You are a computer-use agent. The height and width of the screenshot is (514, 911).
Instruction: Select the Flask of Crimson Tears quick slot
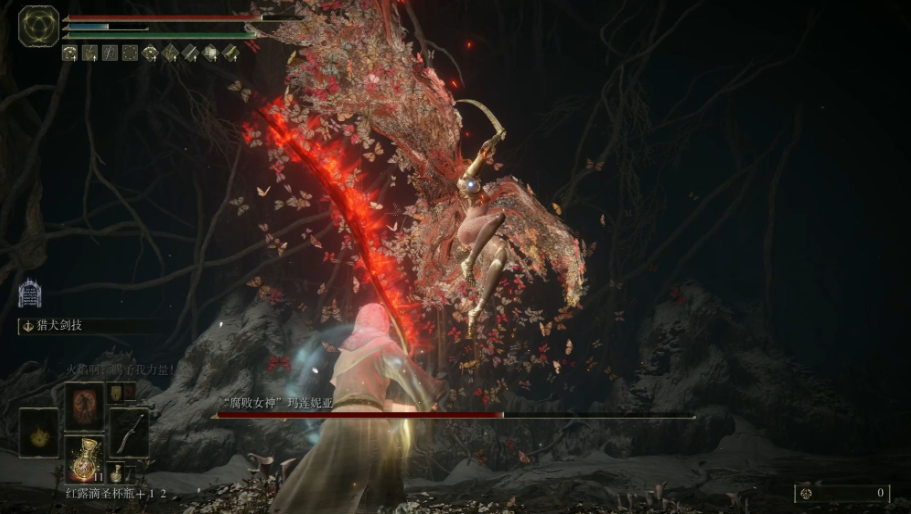(x=85, y=458)
